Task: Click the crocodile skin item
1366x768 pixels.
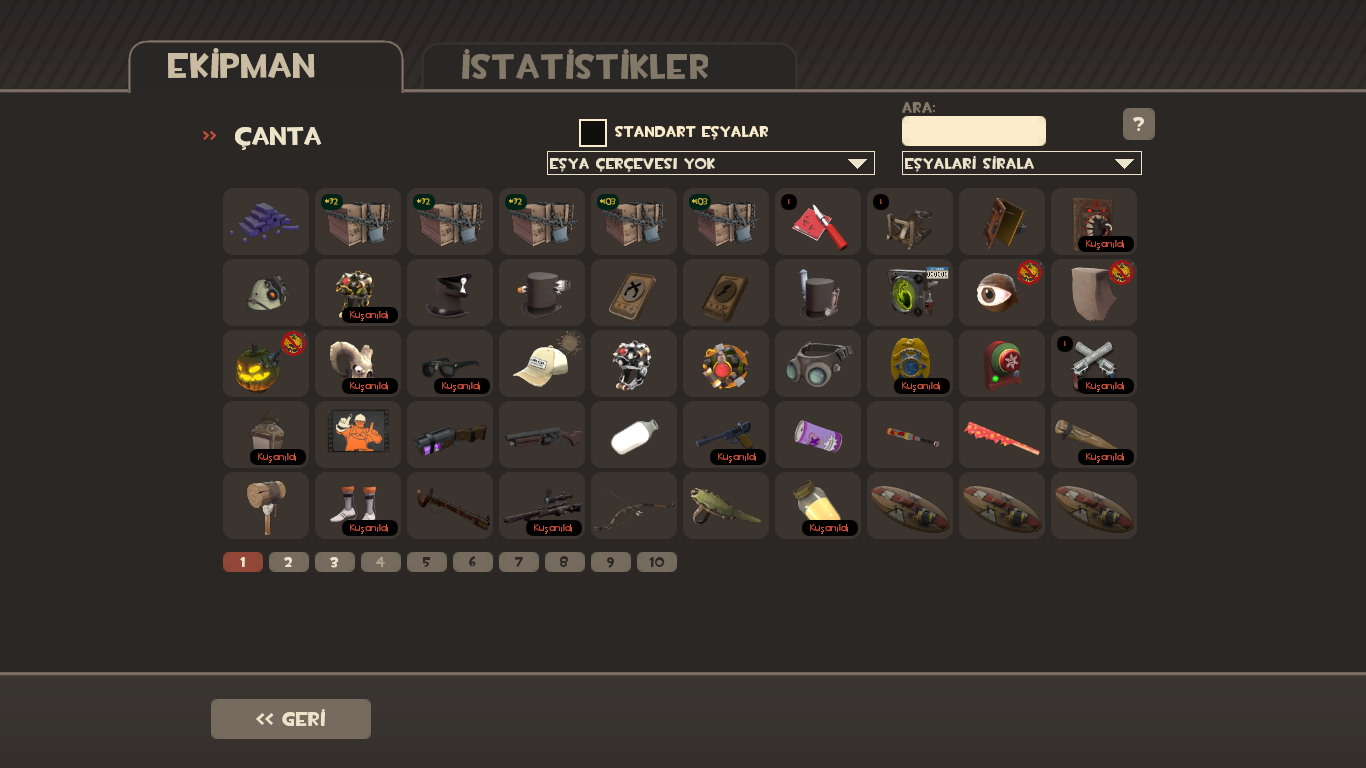Action: (725, 505)
